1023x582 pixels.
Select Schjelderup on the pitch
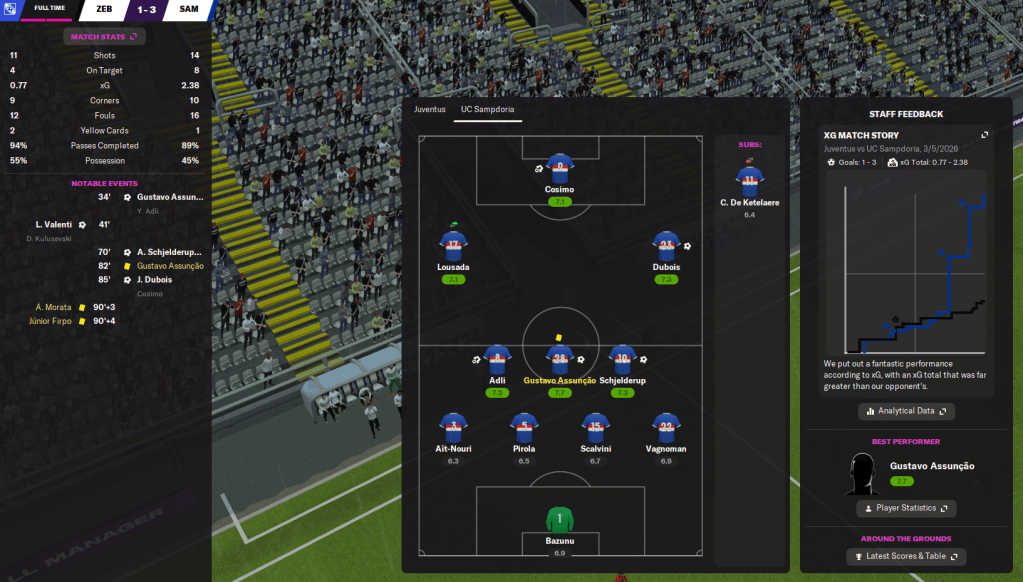(x=623, y=360)
